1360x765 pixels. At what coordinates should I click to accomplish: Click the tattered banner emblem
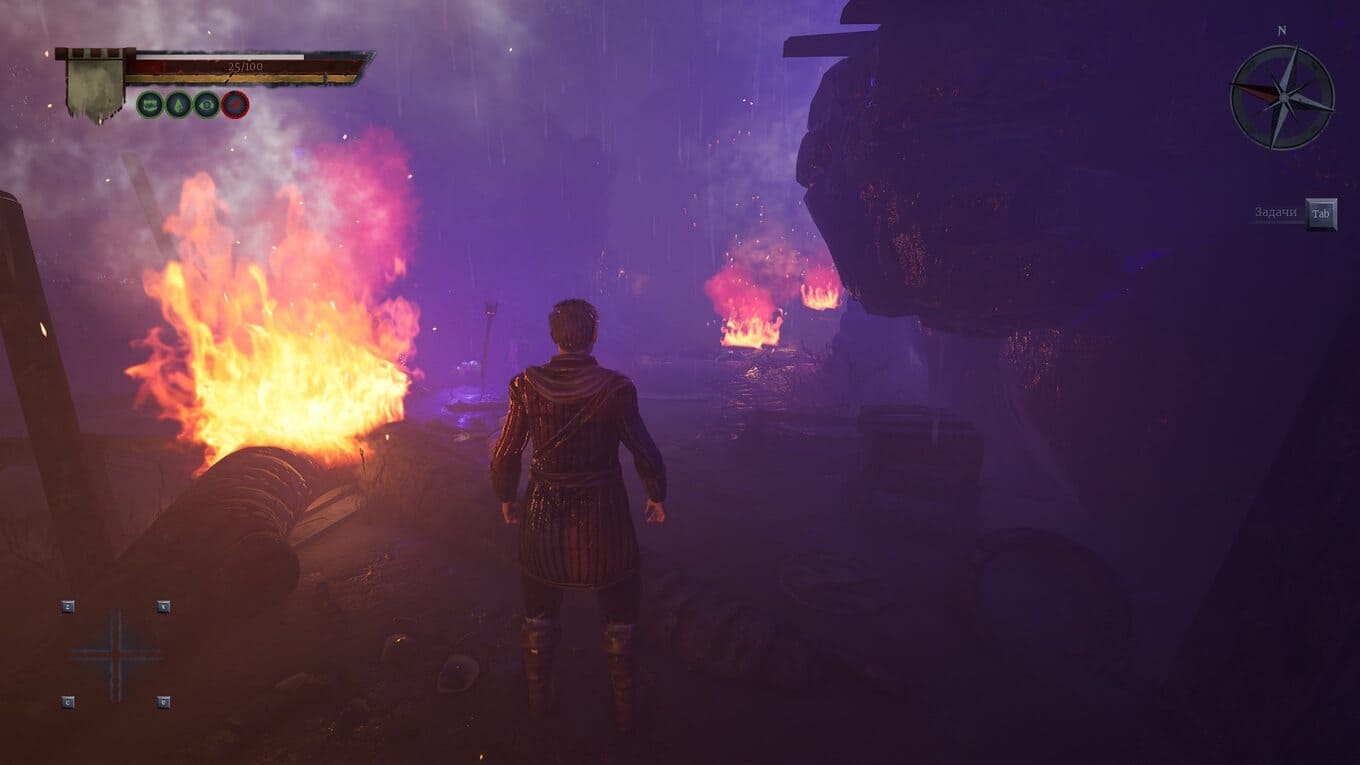[94, 87]
